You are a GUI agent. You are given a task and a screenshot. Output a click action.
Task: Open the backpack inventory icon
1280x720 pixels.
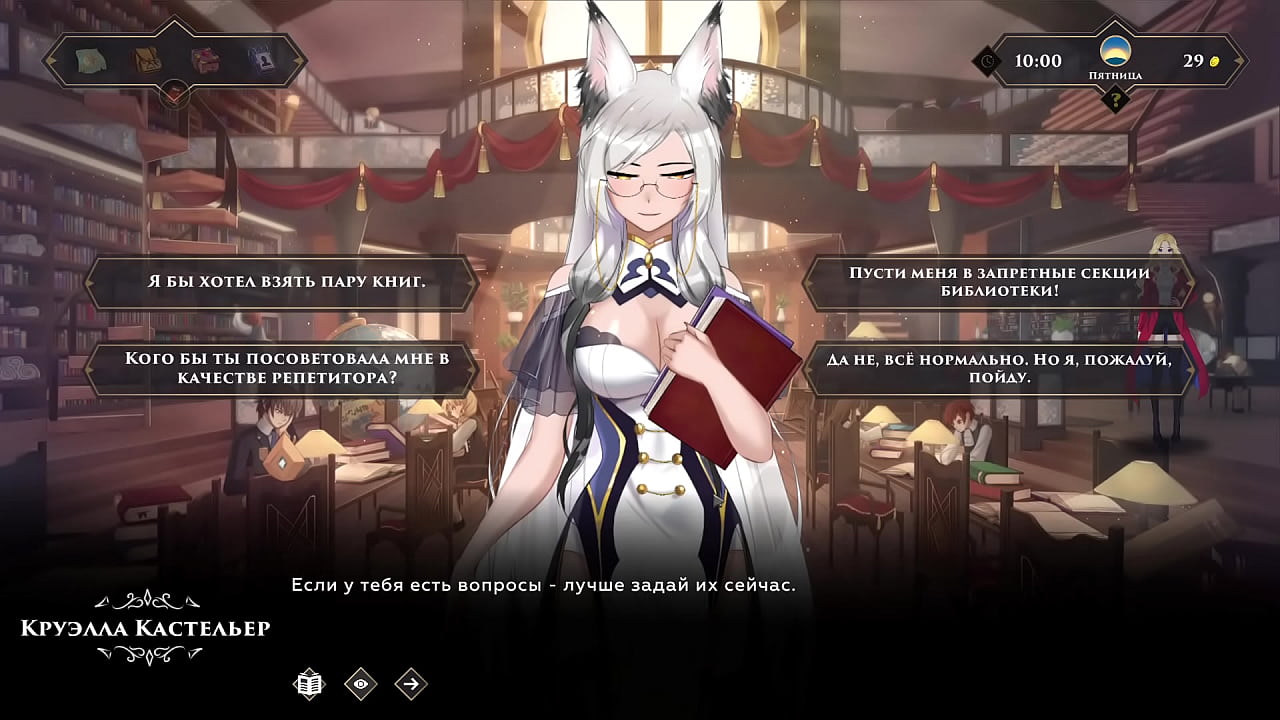tap(148, 61)
